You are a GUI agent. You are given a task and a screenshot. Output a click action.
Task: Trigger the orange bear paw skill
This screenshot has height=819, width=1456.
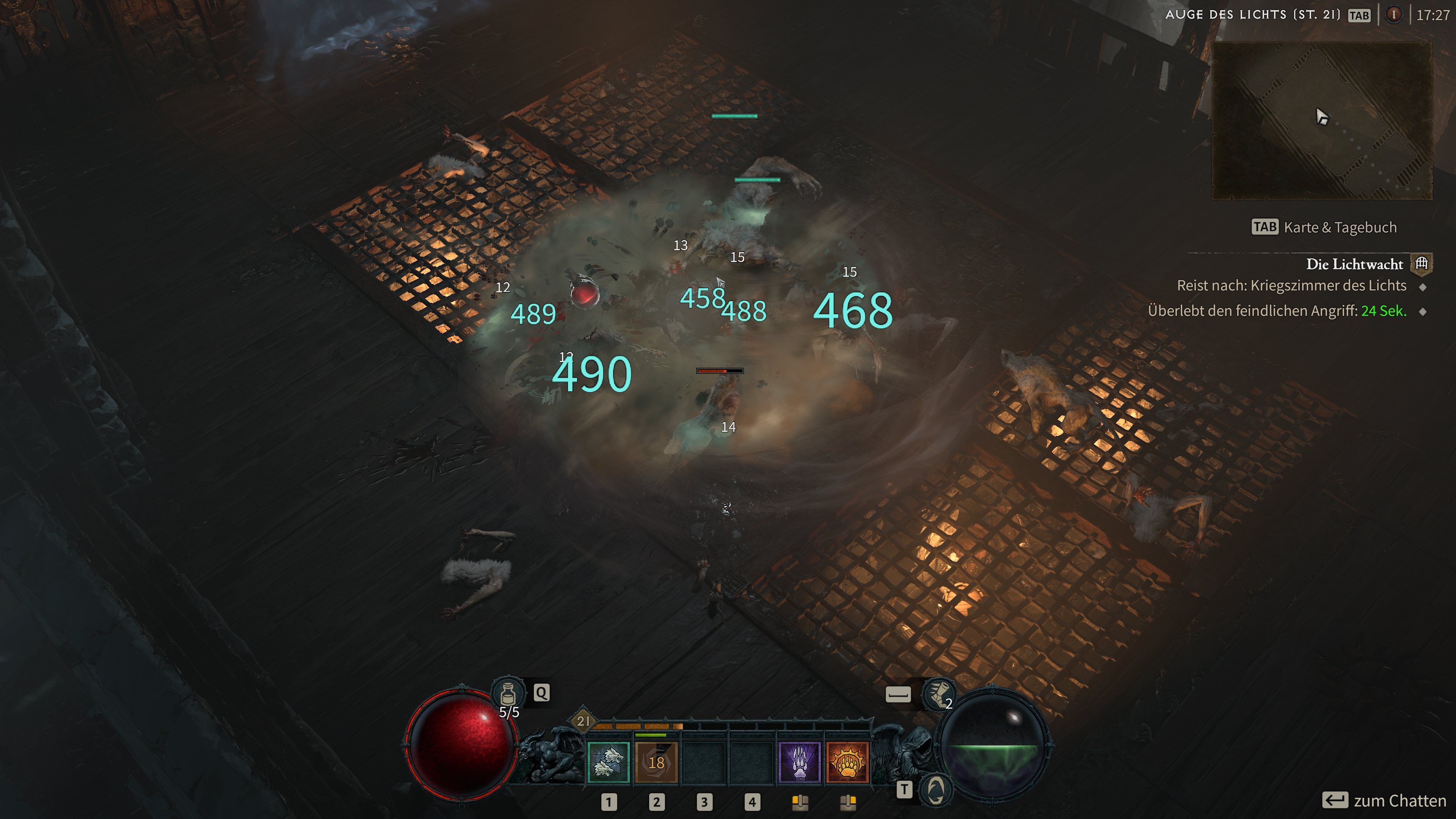tap(847, 762)
